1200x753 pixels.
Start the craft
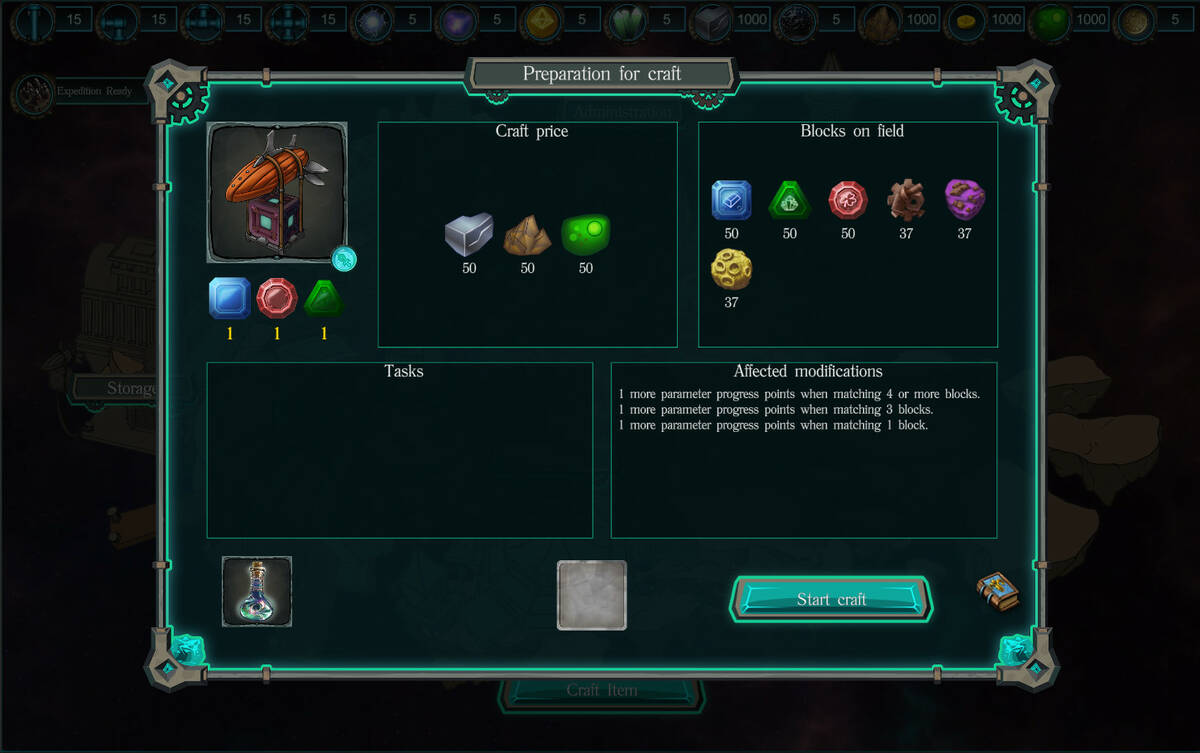point(831,599)
